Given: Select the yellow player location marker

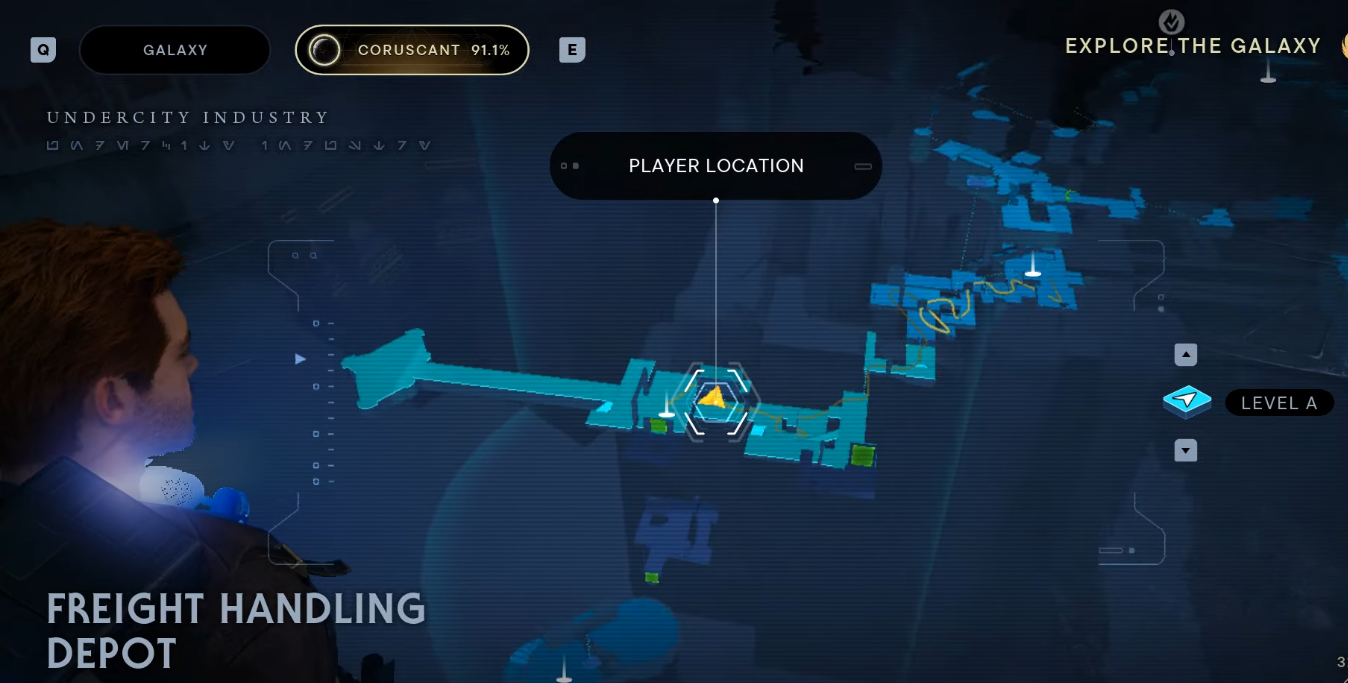Looking at the screenshot, I should (713, 398).
